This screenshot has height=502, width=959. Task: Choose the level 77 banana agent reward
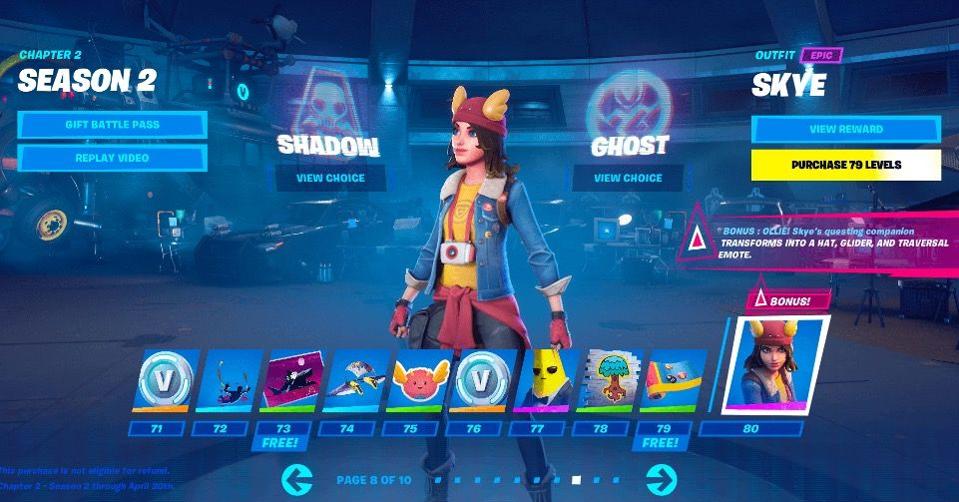pos(548,380)
